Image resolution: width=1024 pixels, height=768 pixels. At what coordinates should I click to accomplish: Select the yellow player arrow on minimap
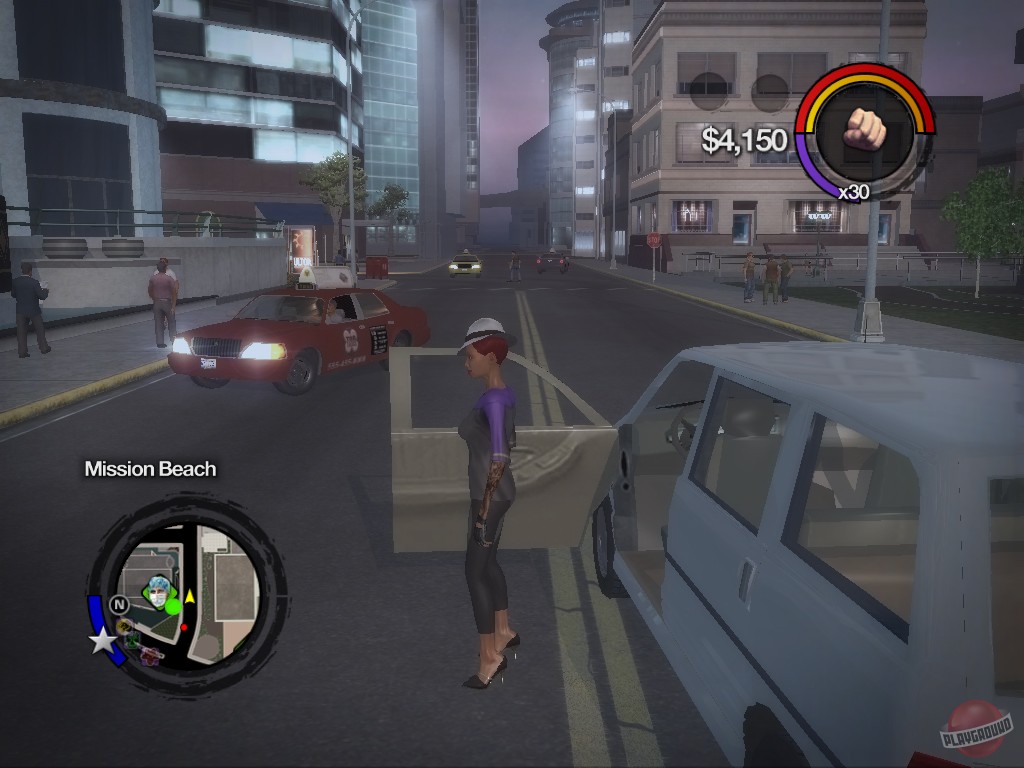[189, 596]
